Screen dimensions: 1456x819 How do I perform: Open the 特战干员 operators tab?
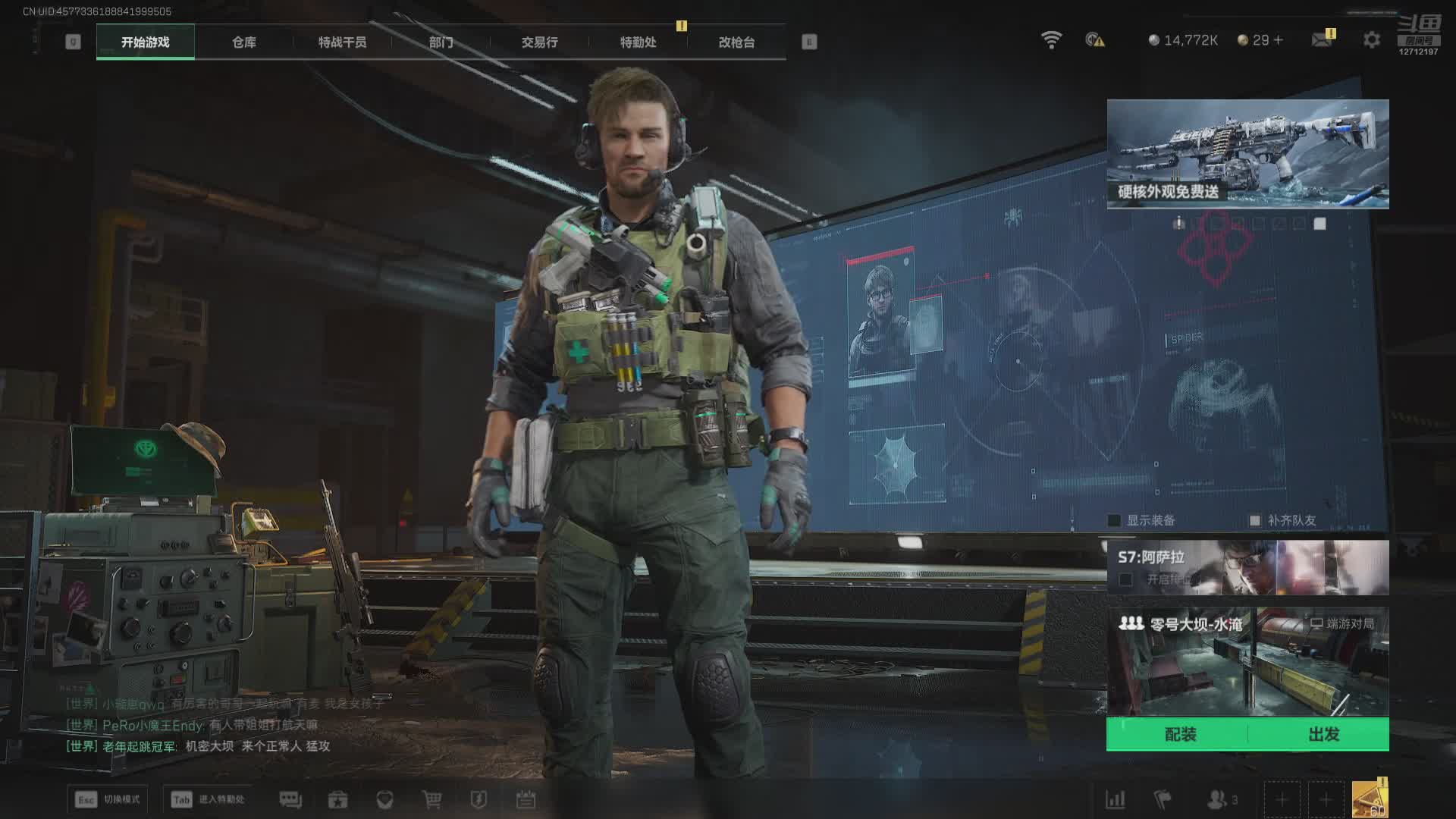point(342,42)
